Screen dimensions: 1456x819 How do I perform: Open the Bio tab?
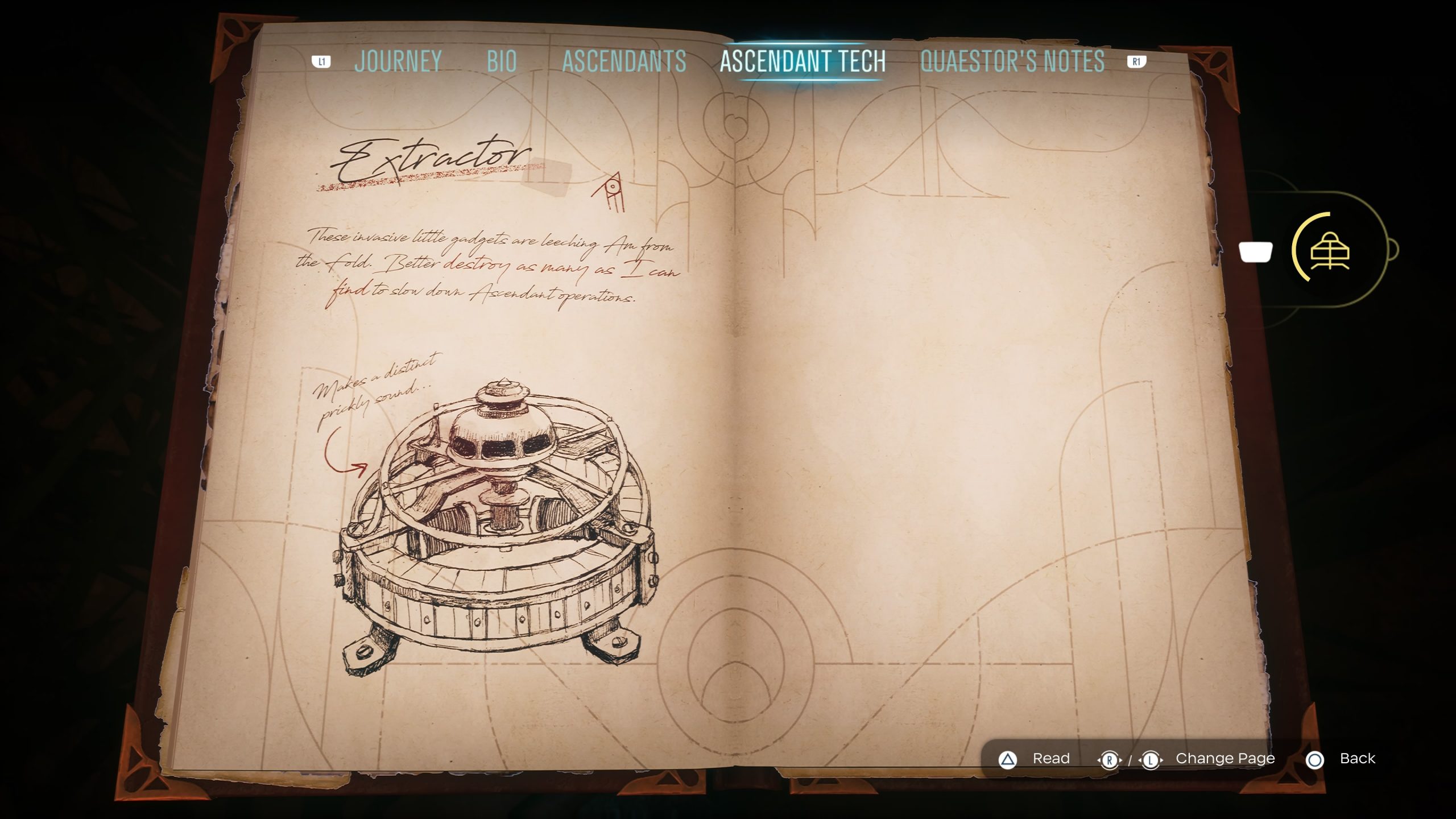(x=502, y=61)
